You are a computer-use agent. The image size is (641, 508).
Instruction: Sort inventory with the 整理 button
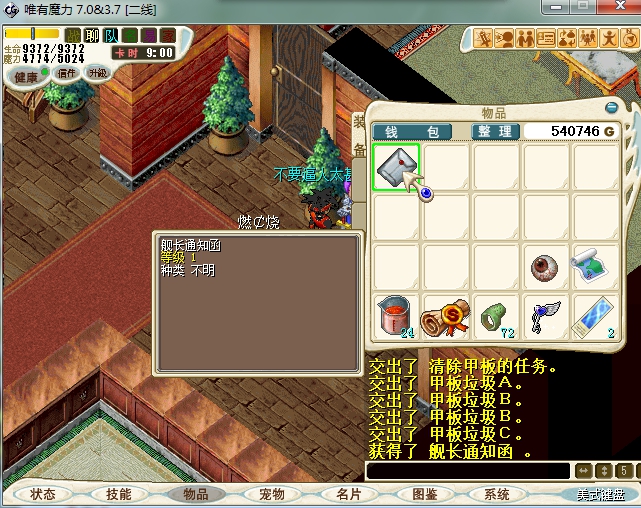click(x=494, y=132)
